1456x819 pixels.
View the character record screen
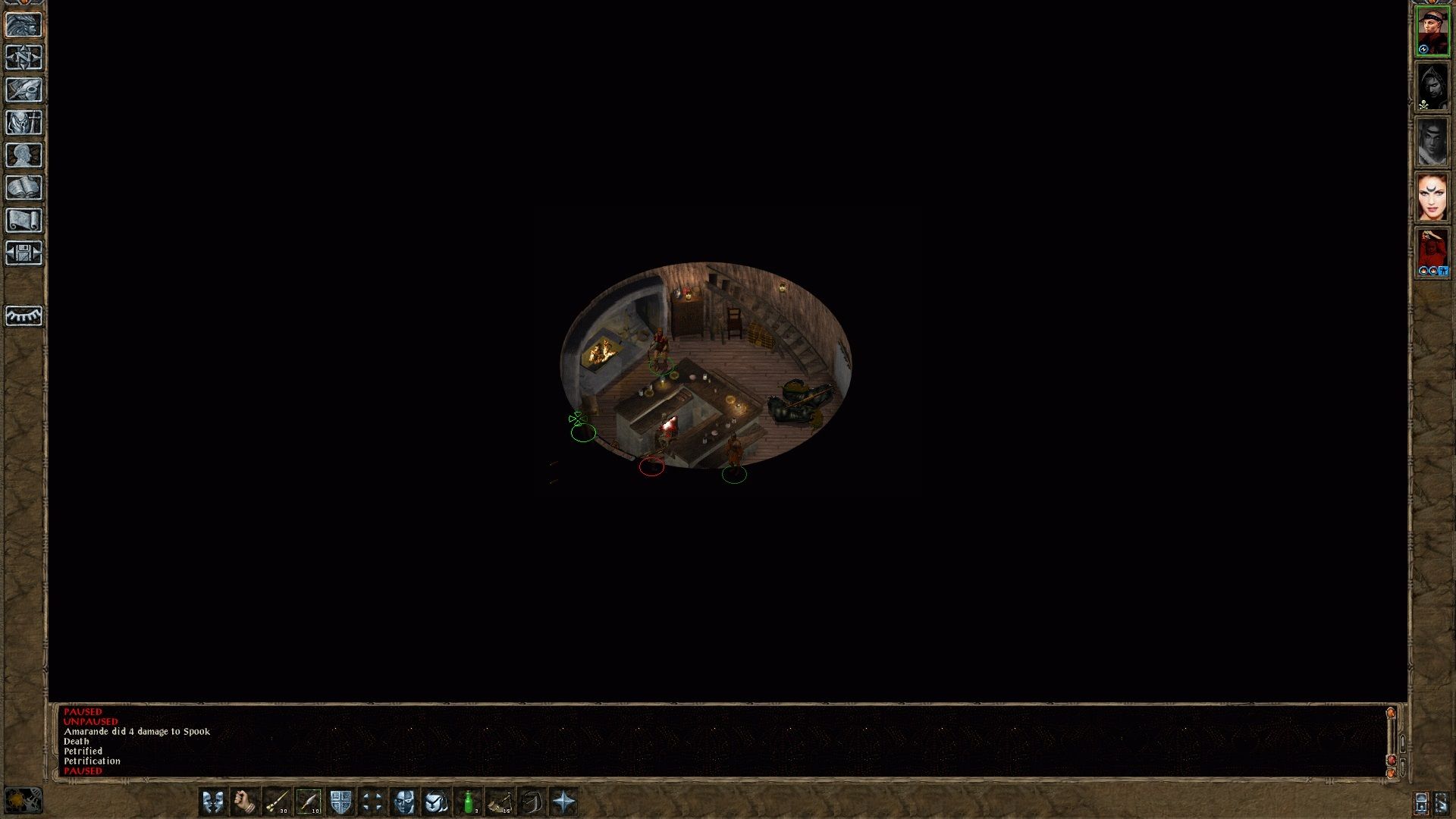click(23, 155)
